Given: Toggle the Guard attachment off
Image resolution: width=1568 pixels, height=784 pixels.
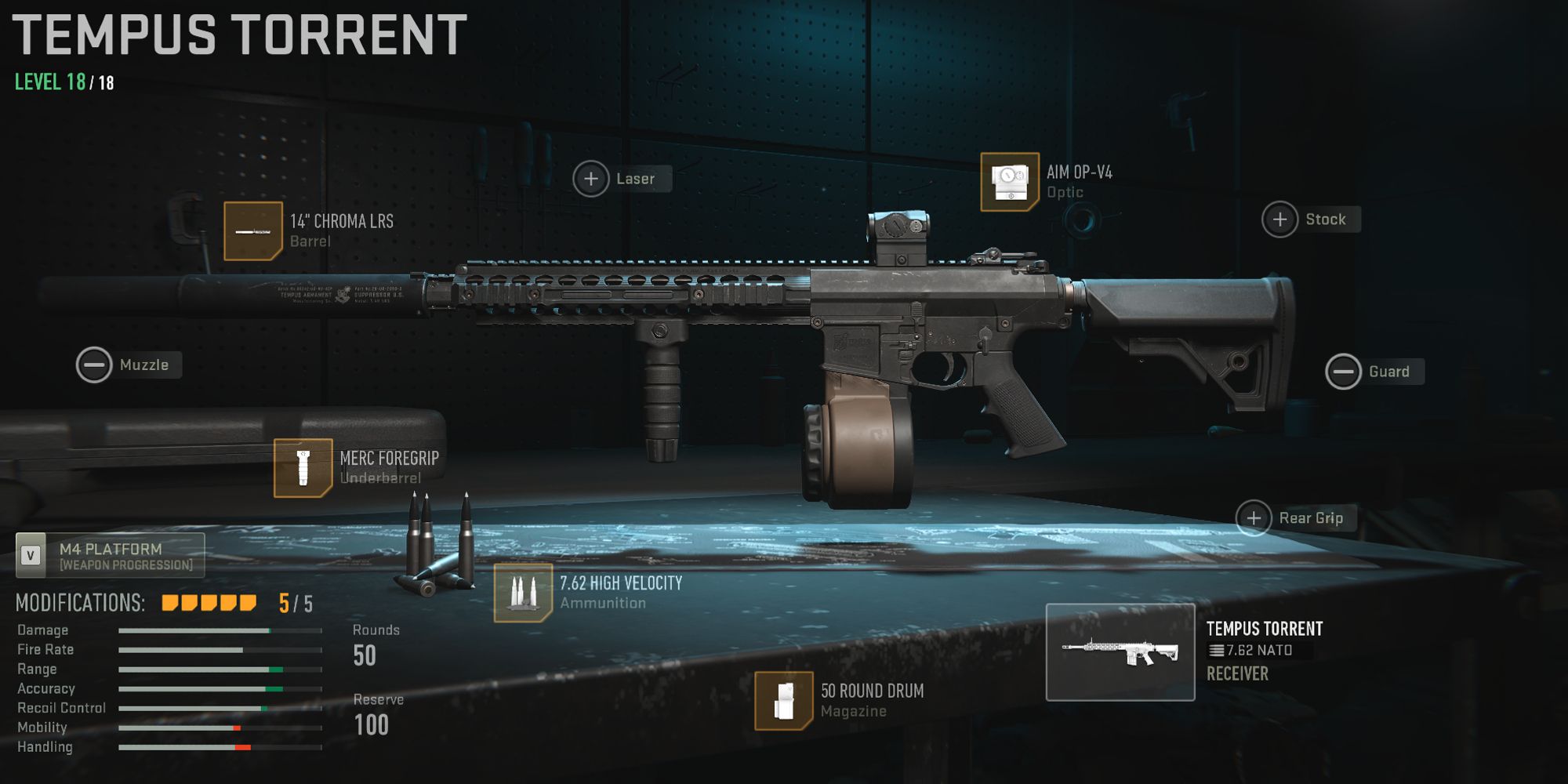Looking at the screenshot, I should pos(1343,372).
